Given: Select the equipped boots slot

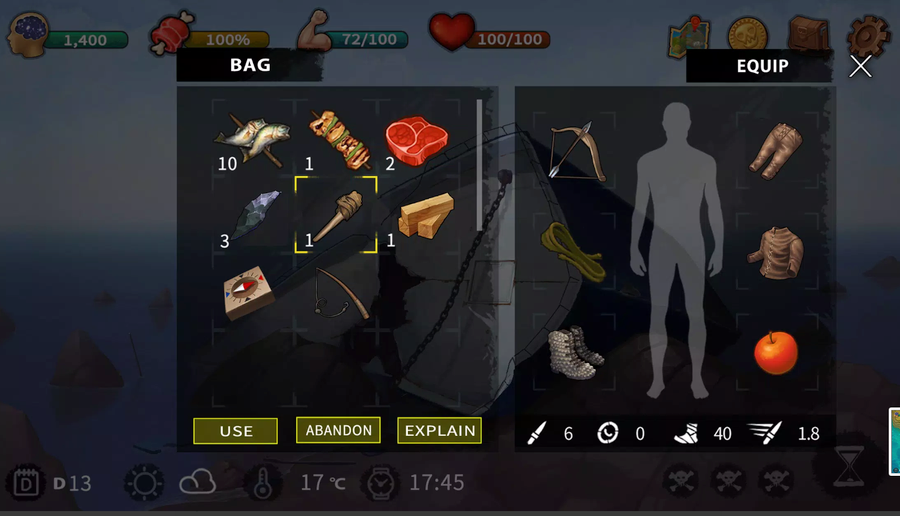Looking at the screenshot, I should 576,352.
